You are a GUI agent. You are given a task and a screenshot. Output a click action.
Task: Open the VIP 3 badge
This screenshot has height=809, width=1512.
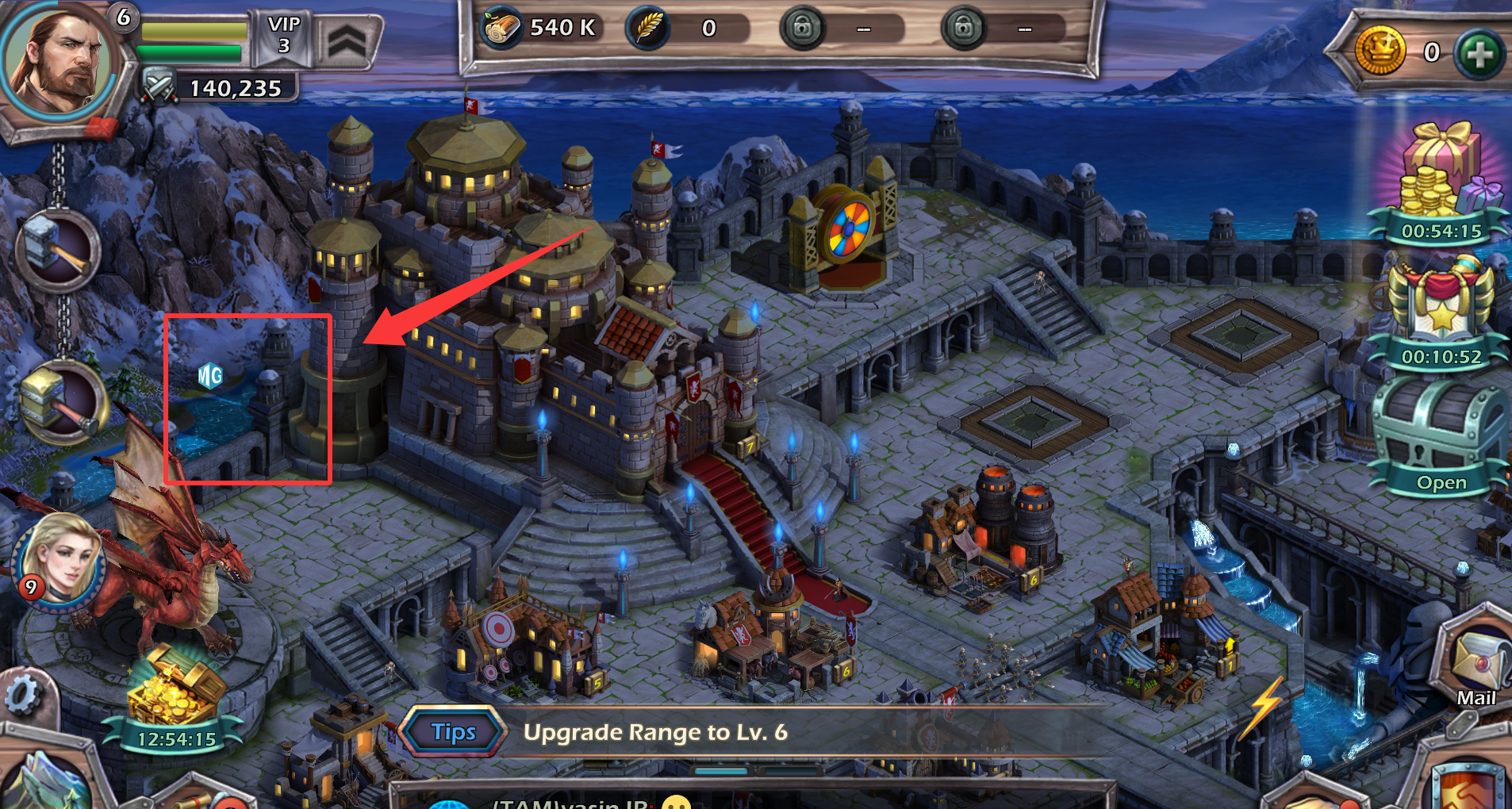(x=283, y=36)
